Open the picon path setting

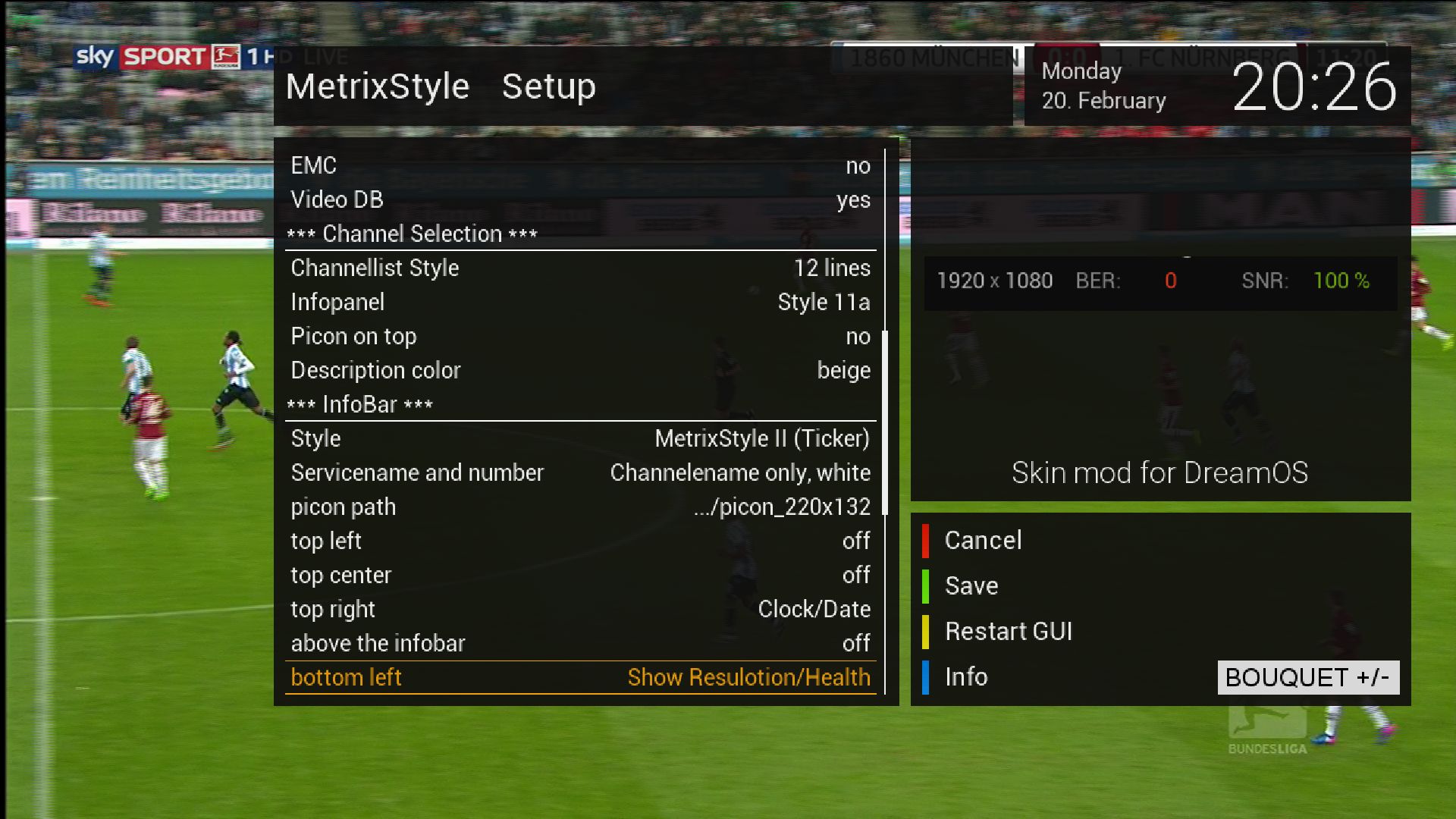[580, 507]
